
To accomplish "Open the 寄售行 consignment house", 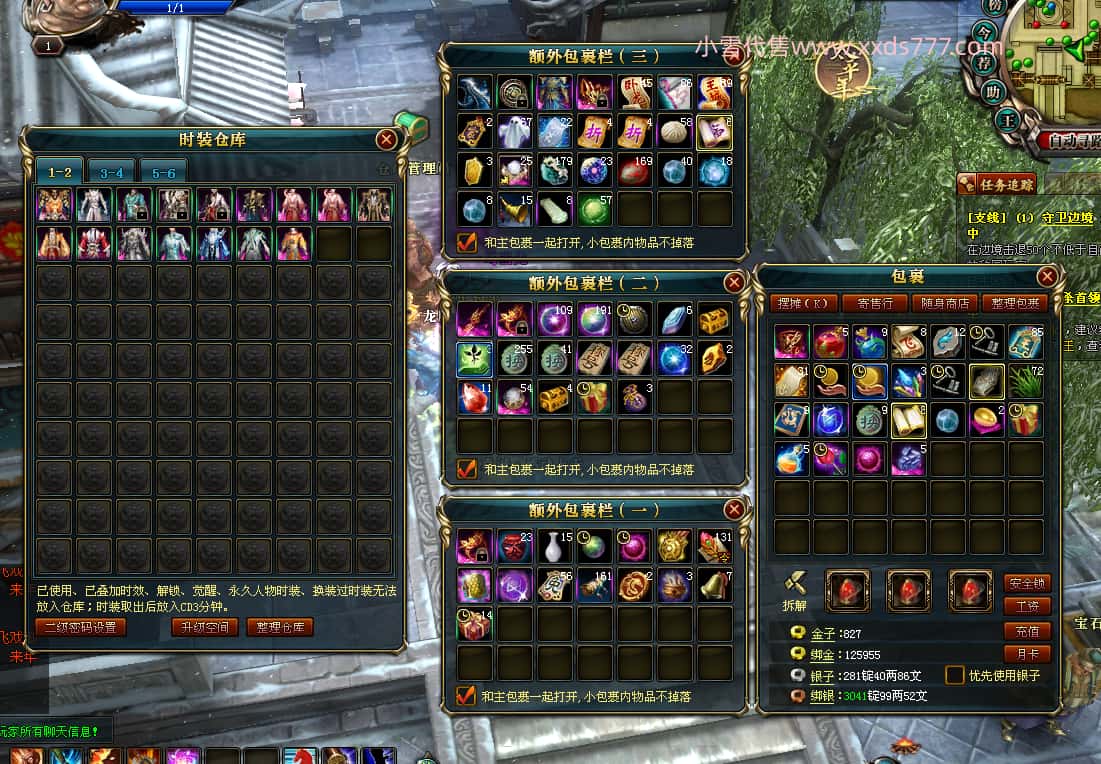I will tap(875, 303).
